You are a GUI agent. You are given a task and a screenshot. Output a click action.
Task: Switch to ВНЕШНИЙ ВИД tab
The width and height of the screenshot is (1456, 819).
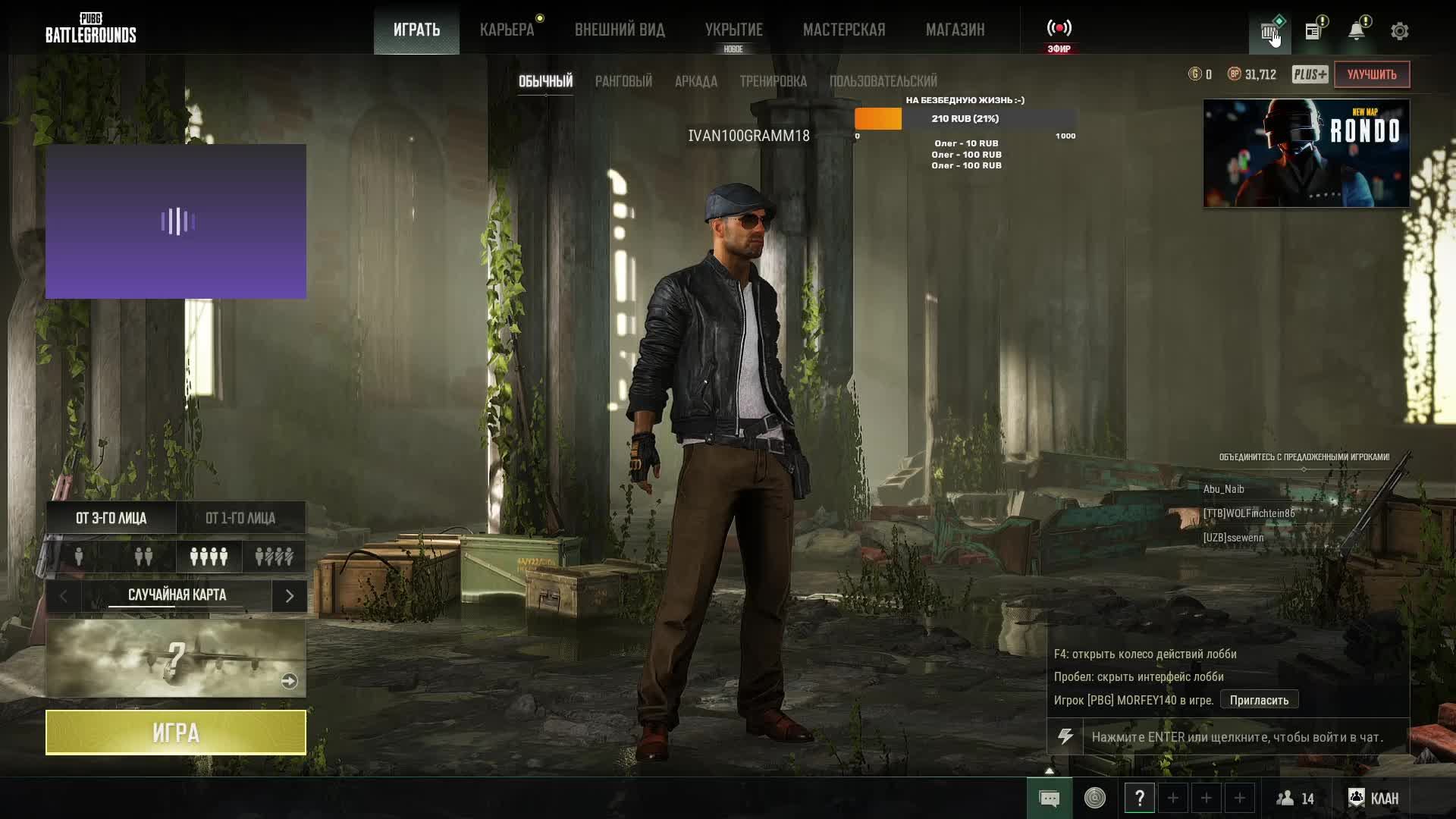pos(620,30)
